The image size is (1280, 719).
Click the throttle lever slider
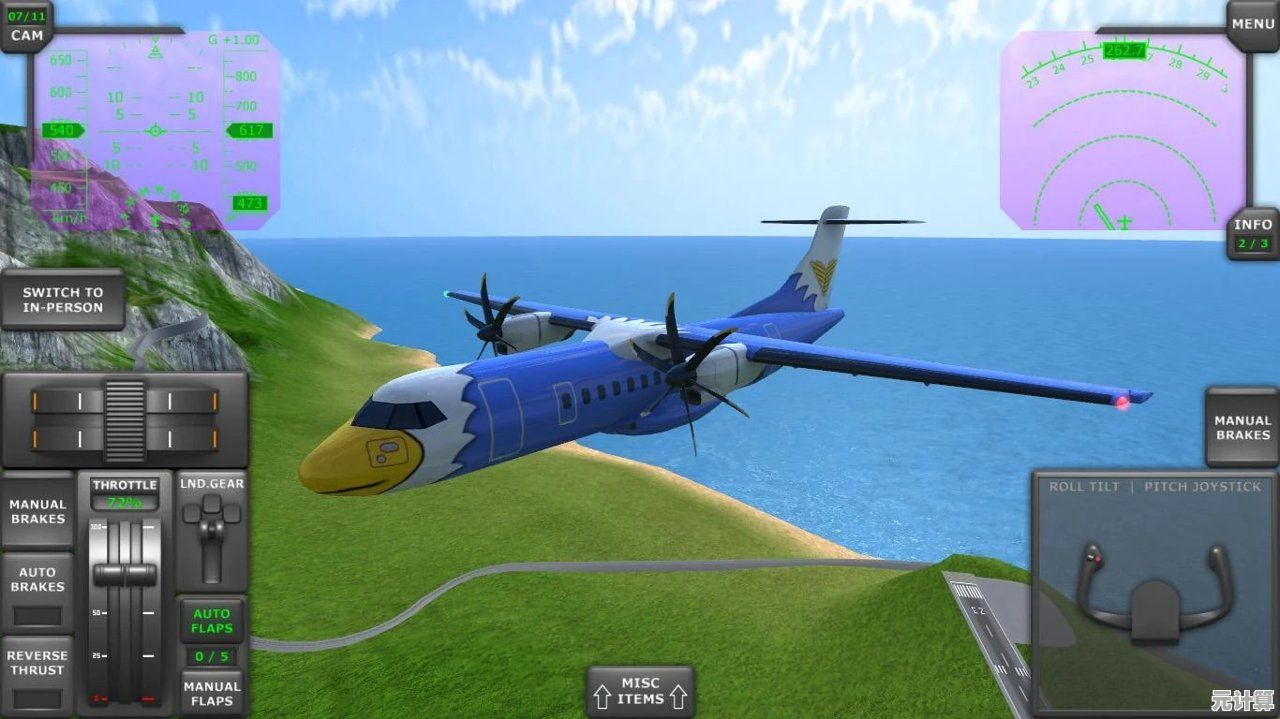125,574
